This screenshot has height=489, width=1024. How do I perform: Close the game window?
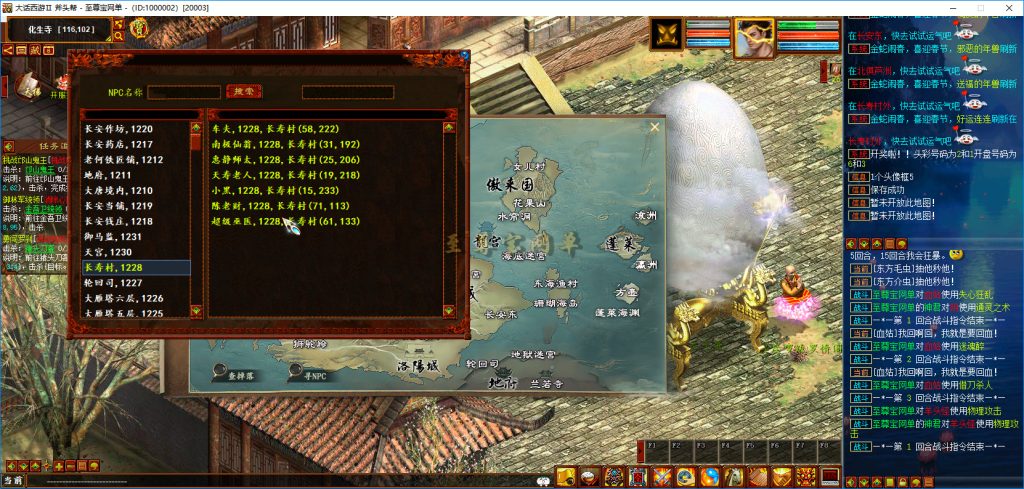(1009, 7)
